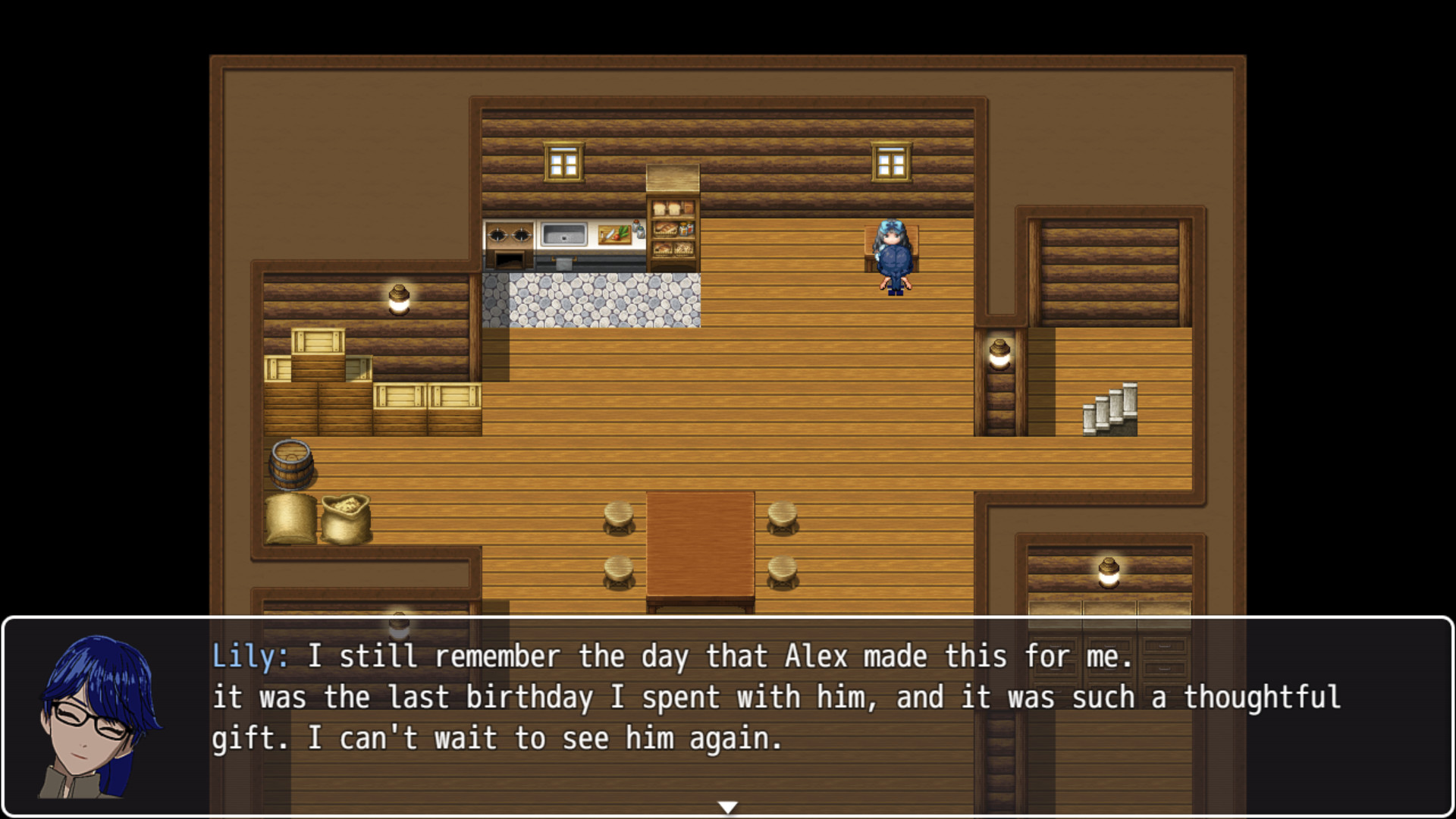Click the left window above the kitchen
Viewport: 1456px width, 819px height.
coord(563,161)
